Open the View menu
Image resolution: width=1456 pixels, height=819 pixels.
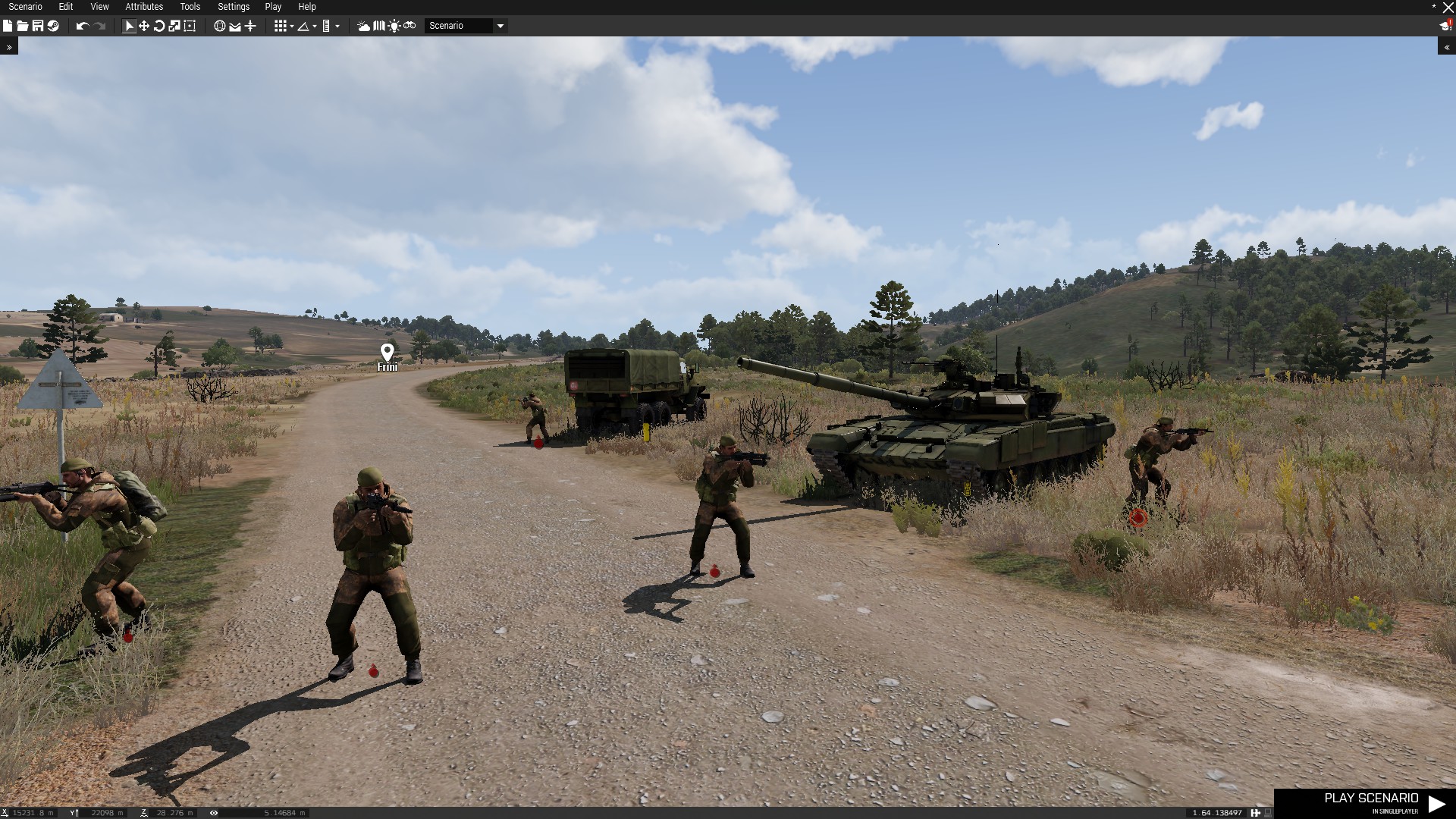(x=99, y=7)
